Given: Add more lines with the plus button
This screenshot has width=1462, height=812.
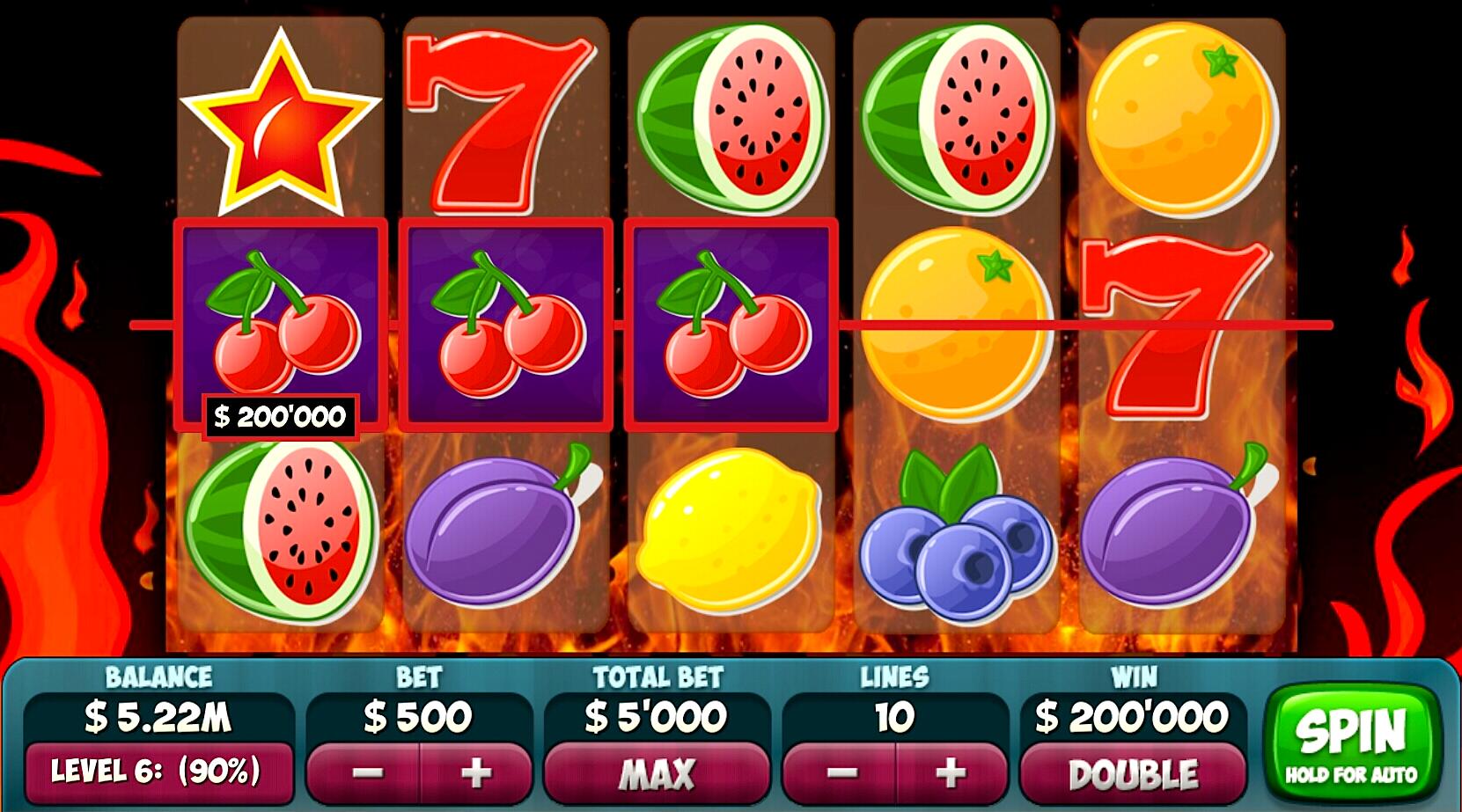Looking at the screenshot, I should (949, 774).
